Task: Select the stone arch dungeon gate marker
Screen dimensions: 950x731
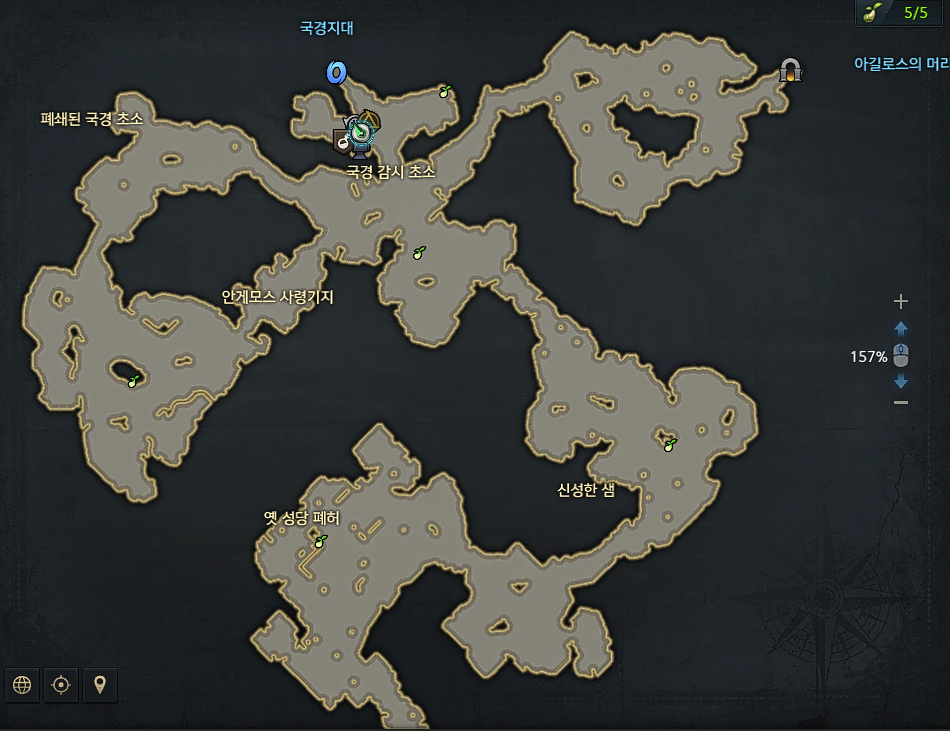Action: [792, 70]
